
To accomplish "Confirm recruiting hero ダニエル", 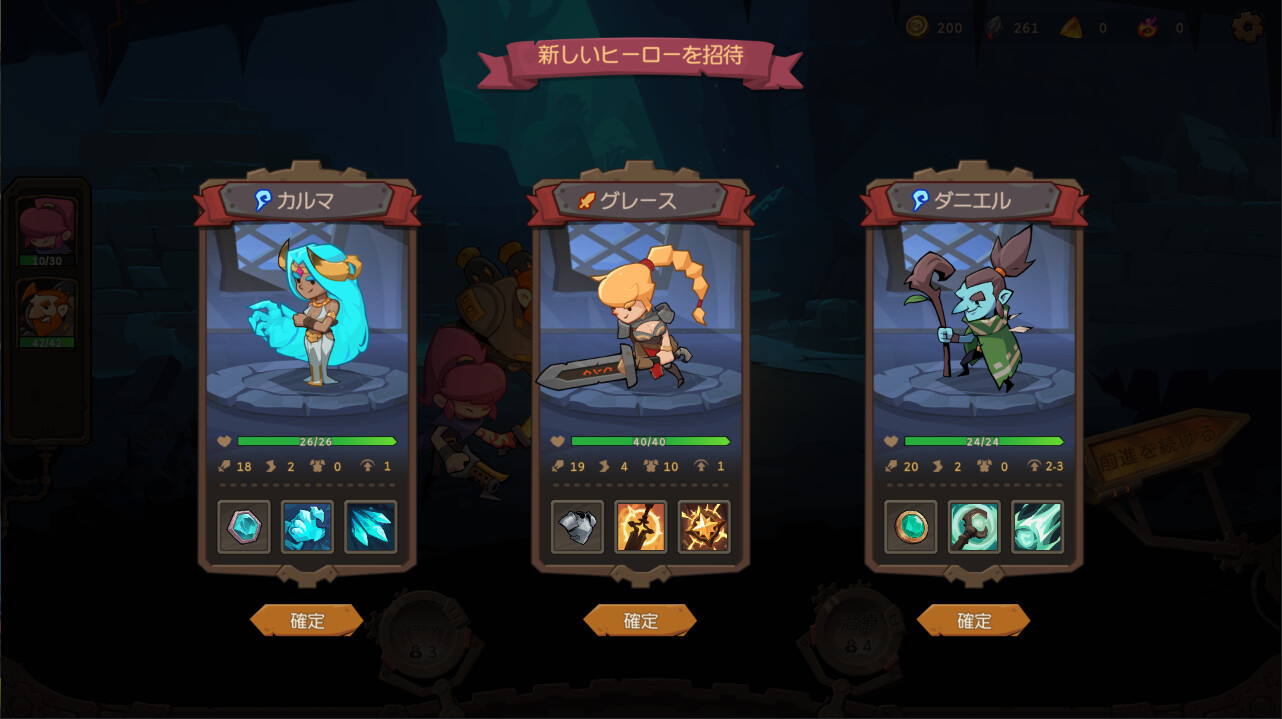I will tap(974, 621).
